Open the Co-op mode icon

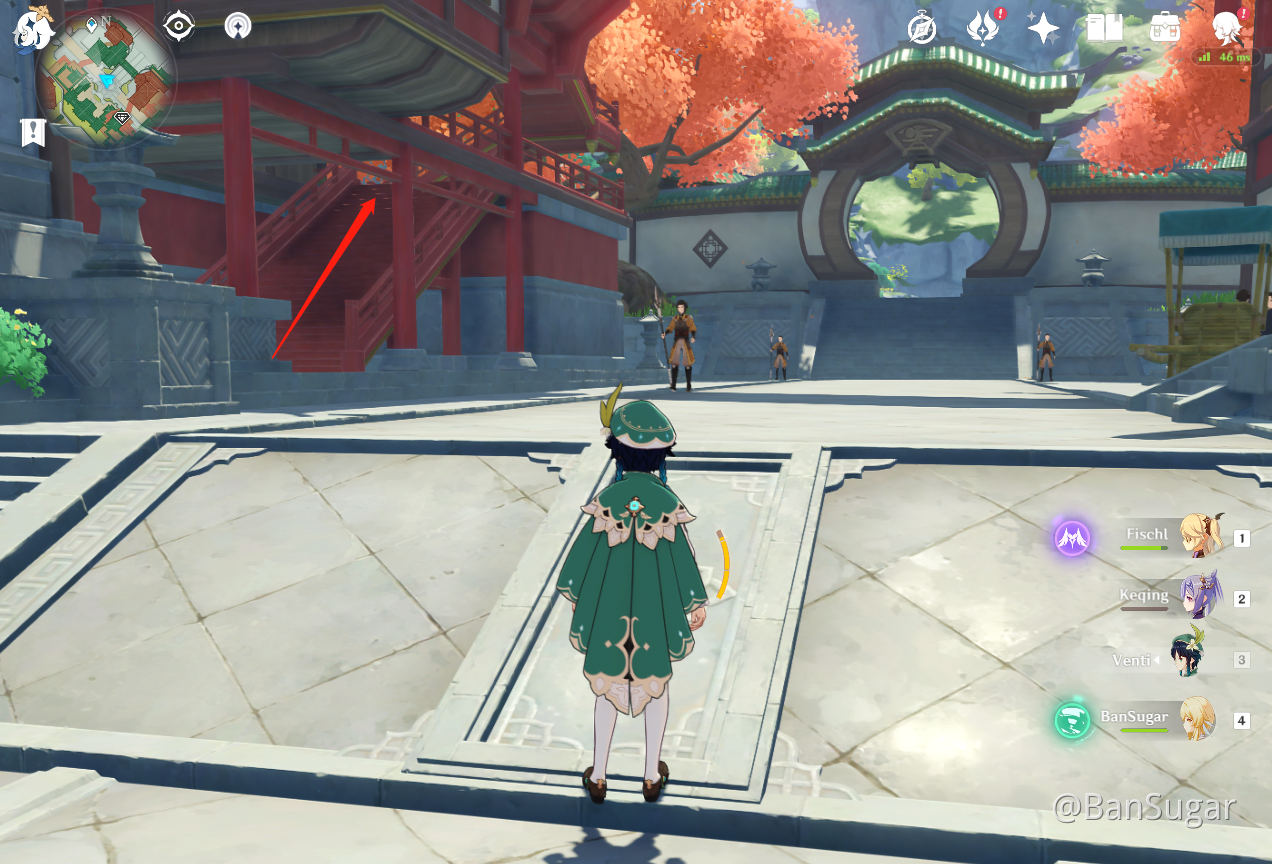pos(238,26)
